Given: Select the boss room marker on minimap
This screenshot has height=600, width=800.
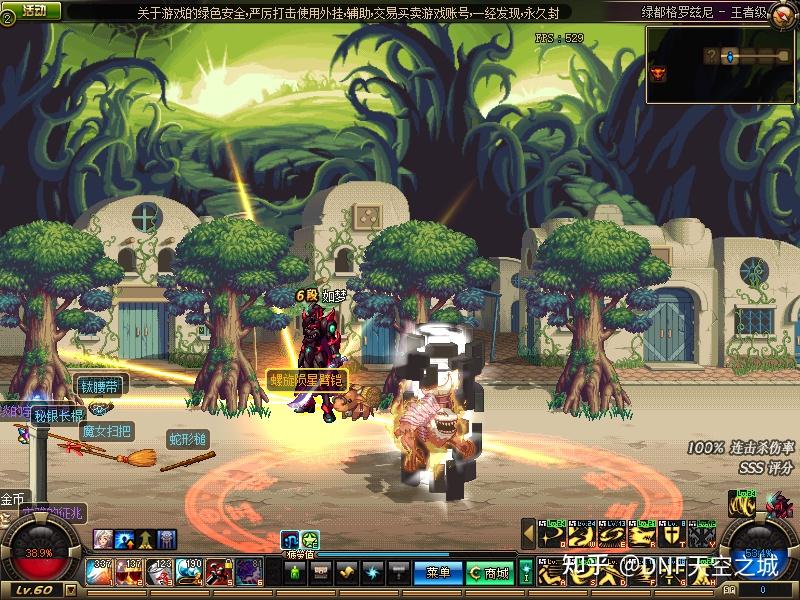Looking at the screenshot, I should coord(658,72).
